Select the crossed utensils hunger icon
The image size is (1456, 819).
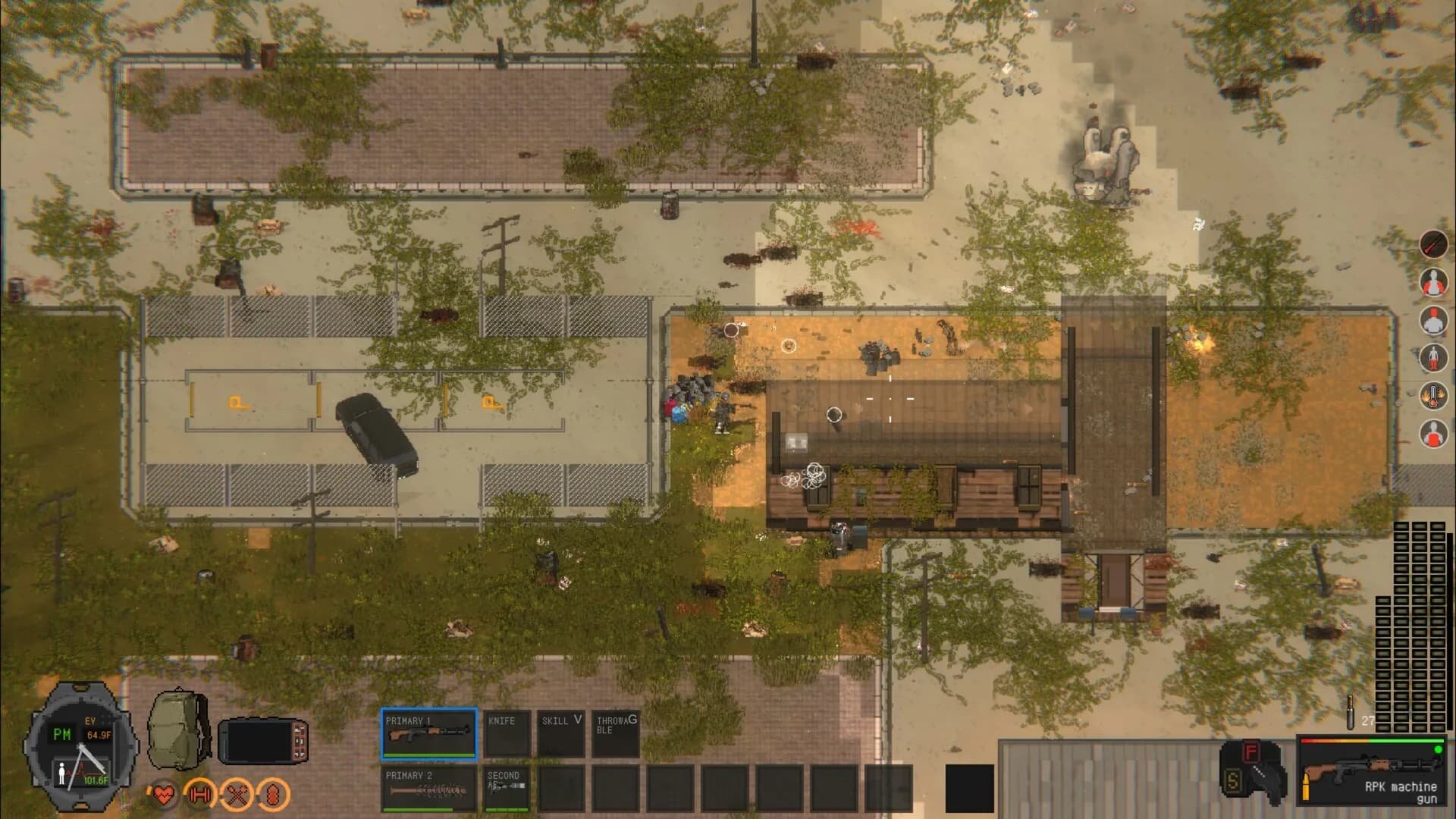[x=237, y=793]
